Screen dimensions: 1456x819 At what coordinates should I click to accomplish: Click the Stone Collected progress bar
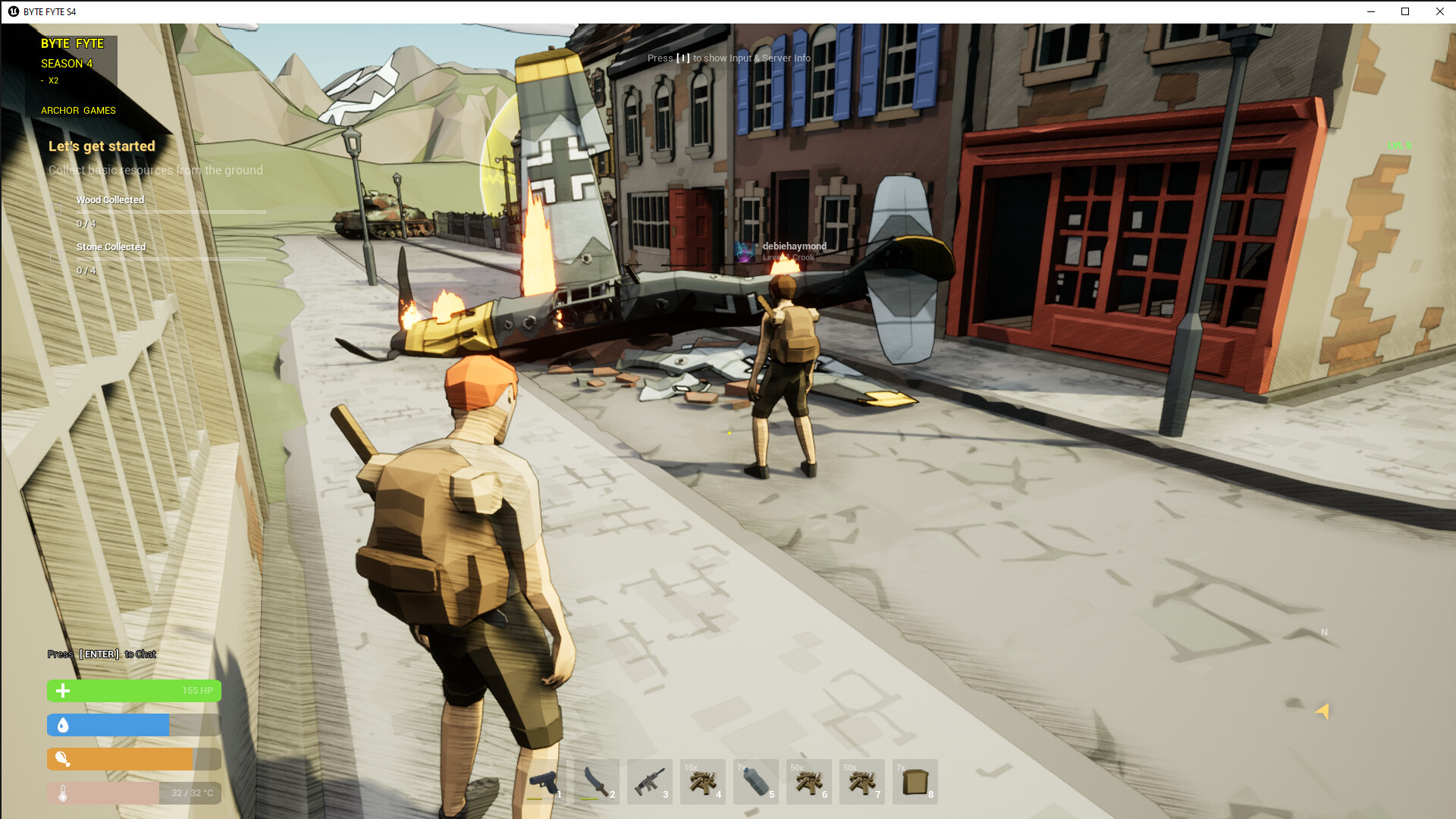tap(171, 258)
